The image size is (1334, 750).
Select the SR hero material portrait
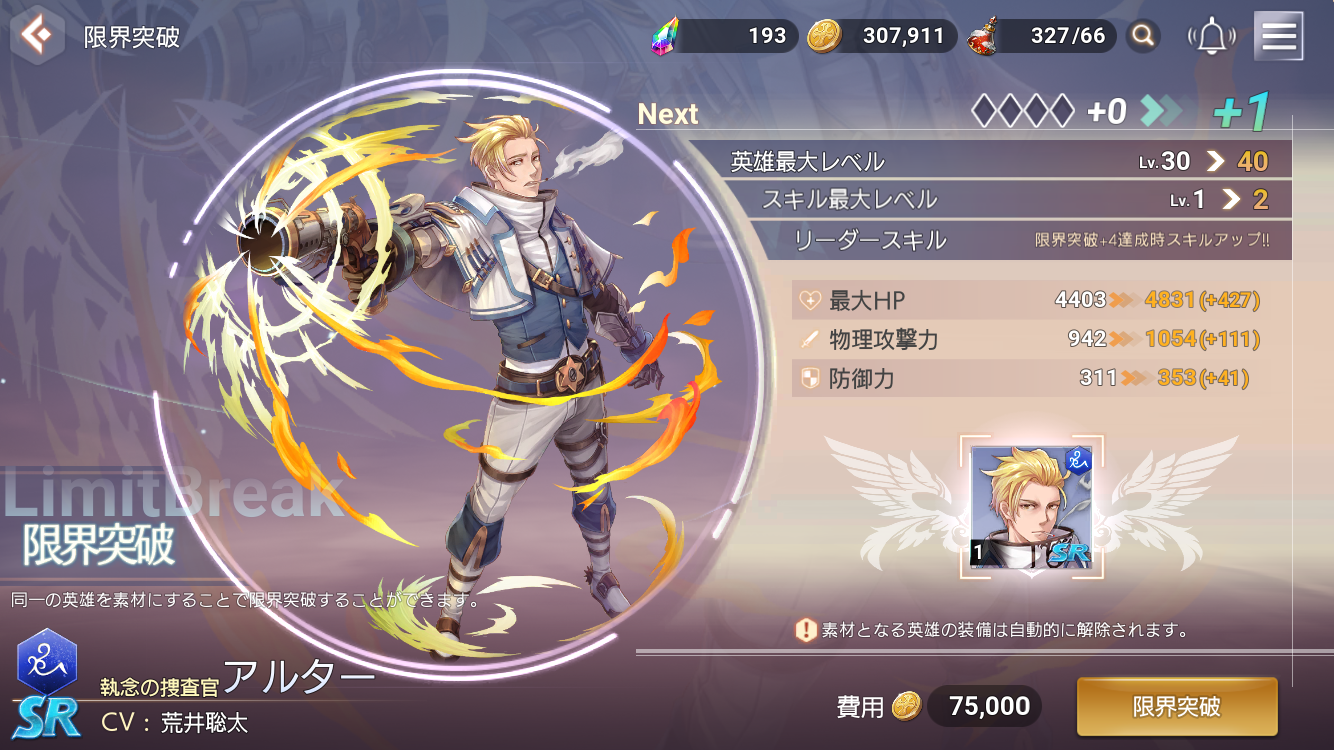pos(1031,508)
